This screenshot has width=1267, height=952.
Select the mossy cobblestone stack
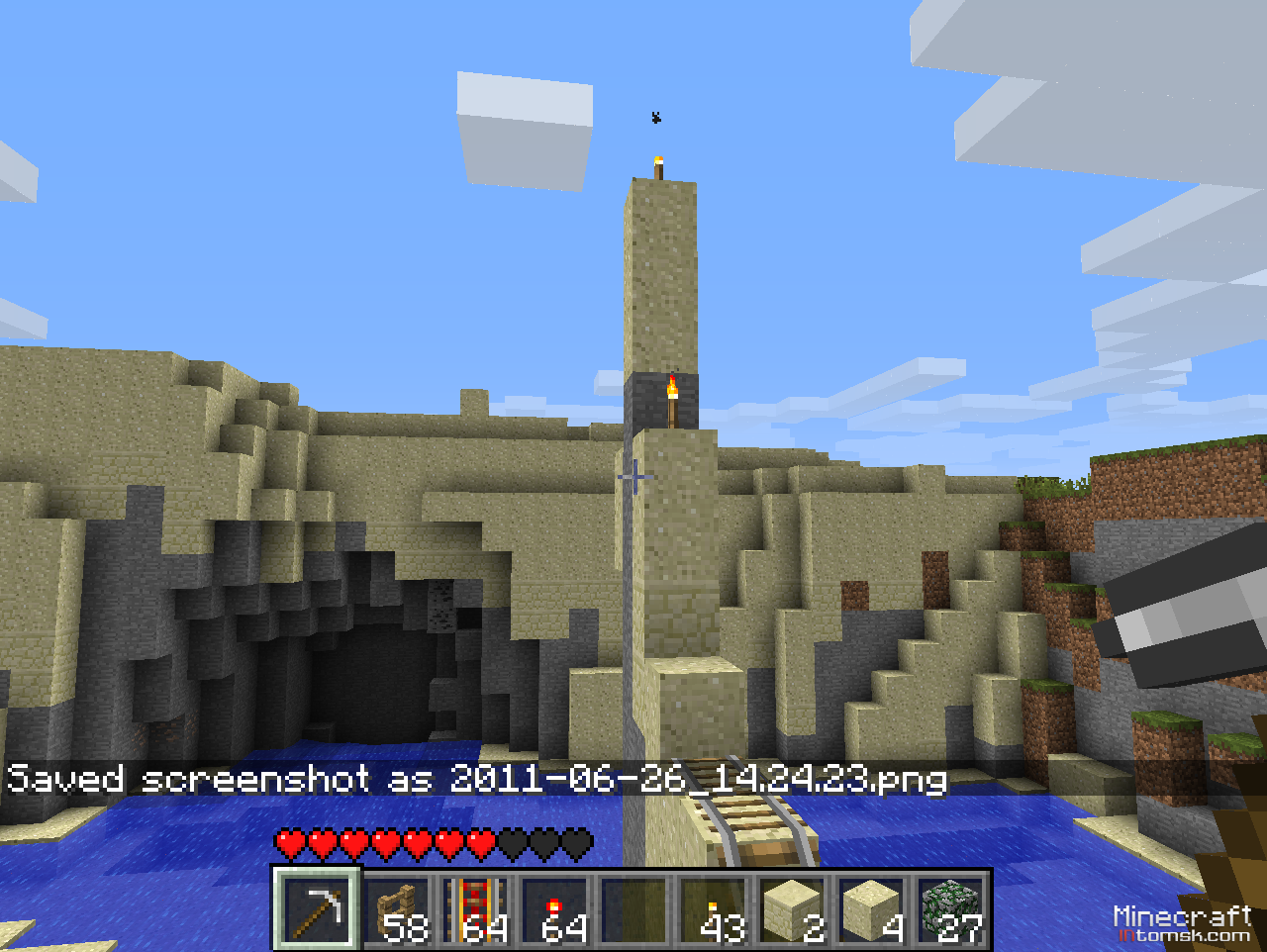[x=951, y=907]
